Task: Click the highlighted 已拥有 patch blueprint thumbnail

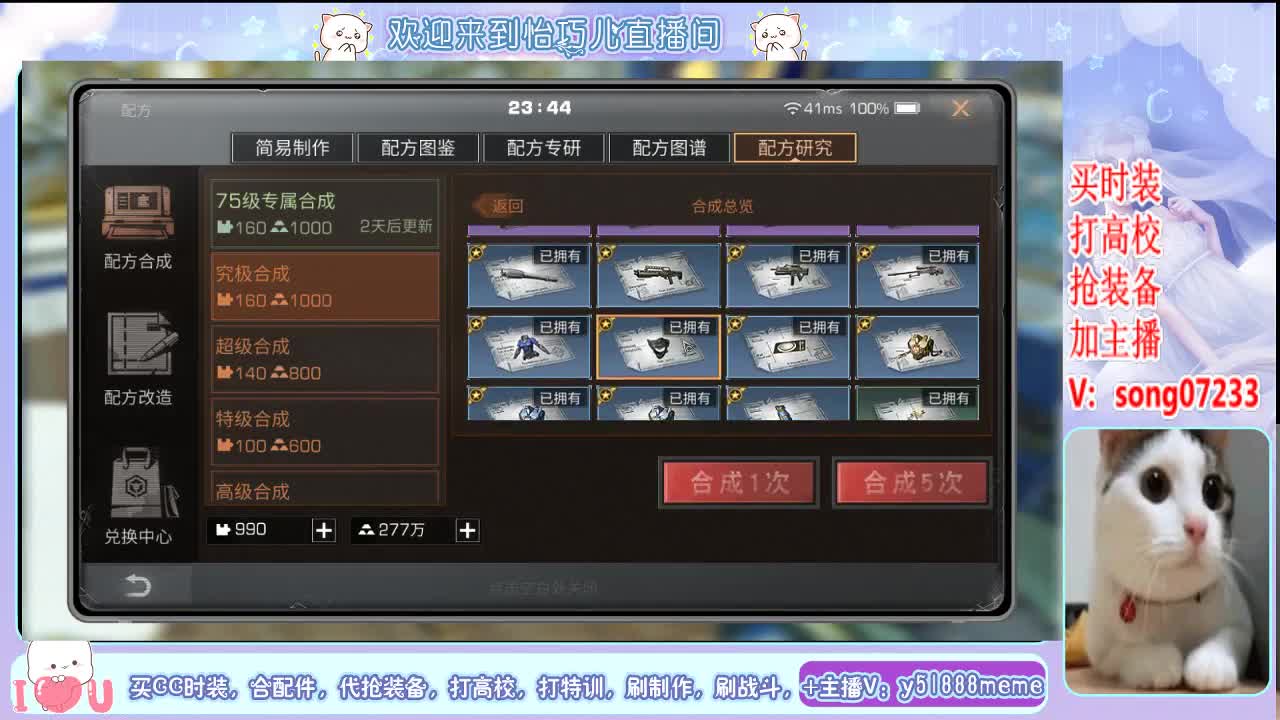Action: click(x=658, y=348)
